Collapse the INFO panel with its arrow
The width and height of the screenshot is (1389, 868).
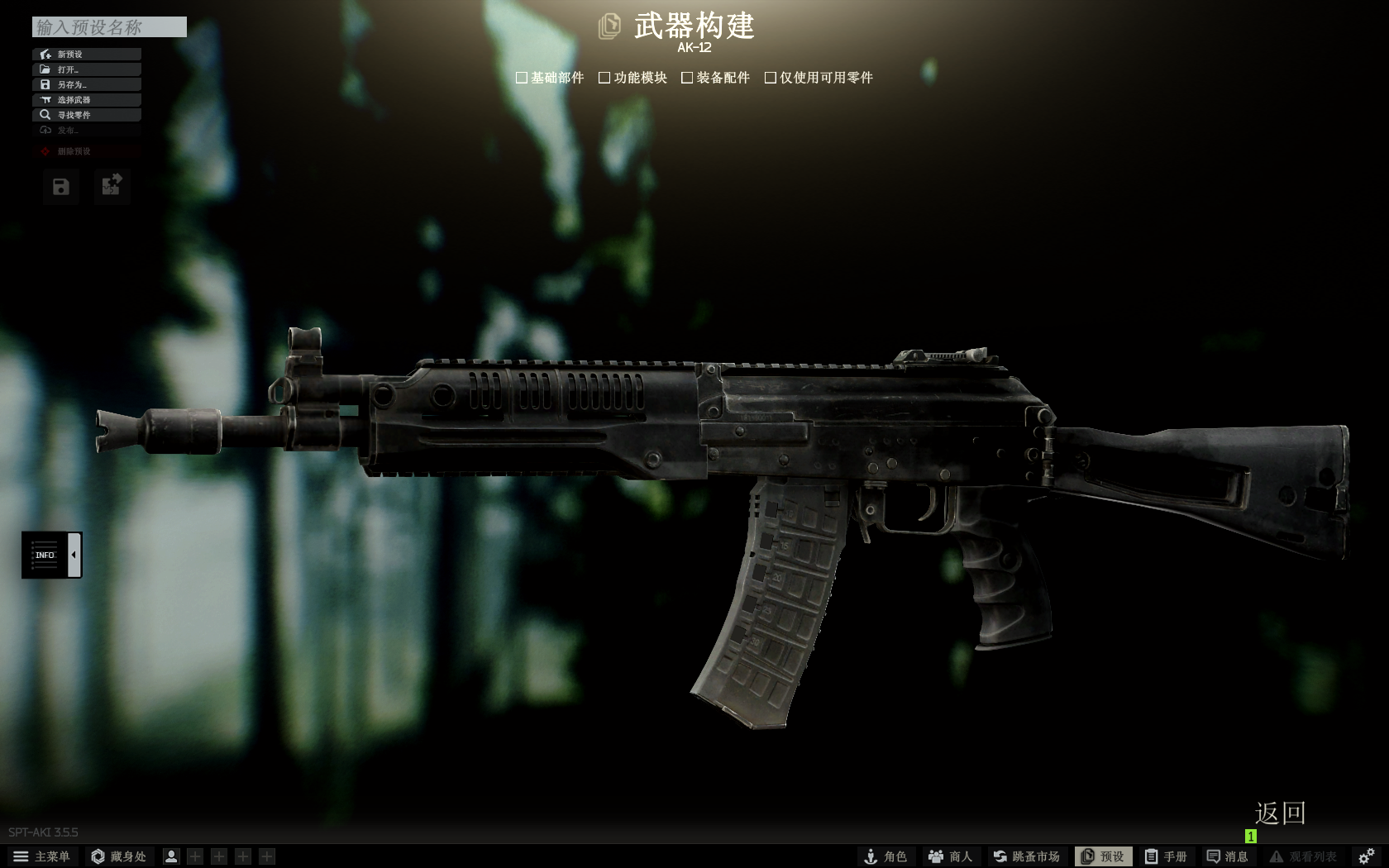tap(74, 555)
